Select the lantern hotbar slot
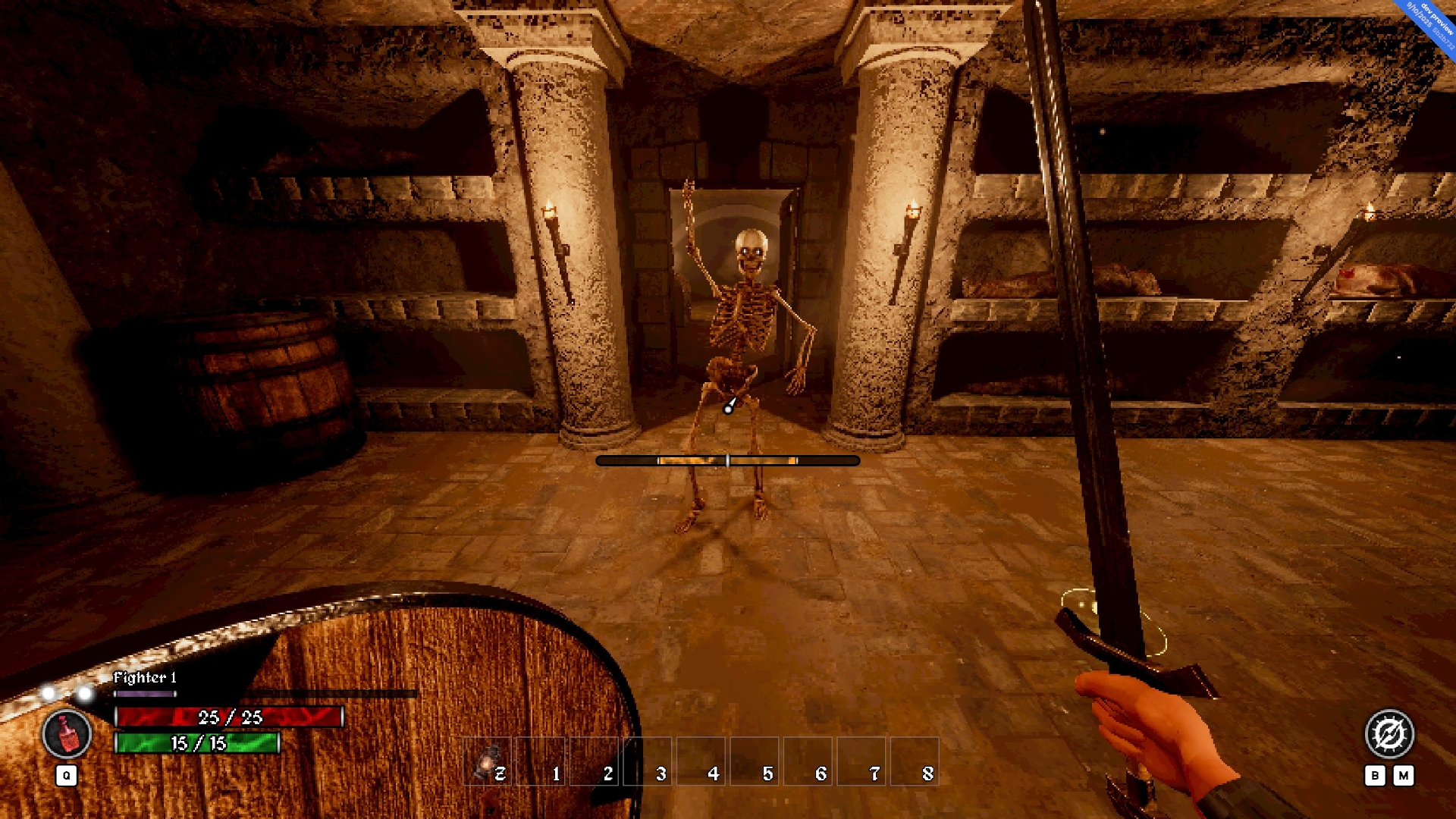Viewport: 1456px width, 819px height. [x=488, y=761]
